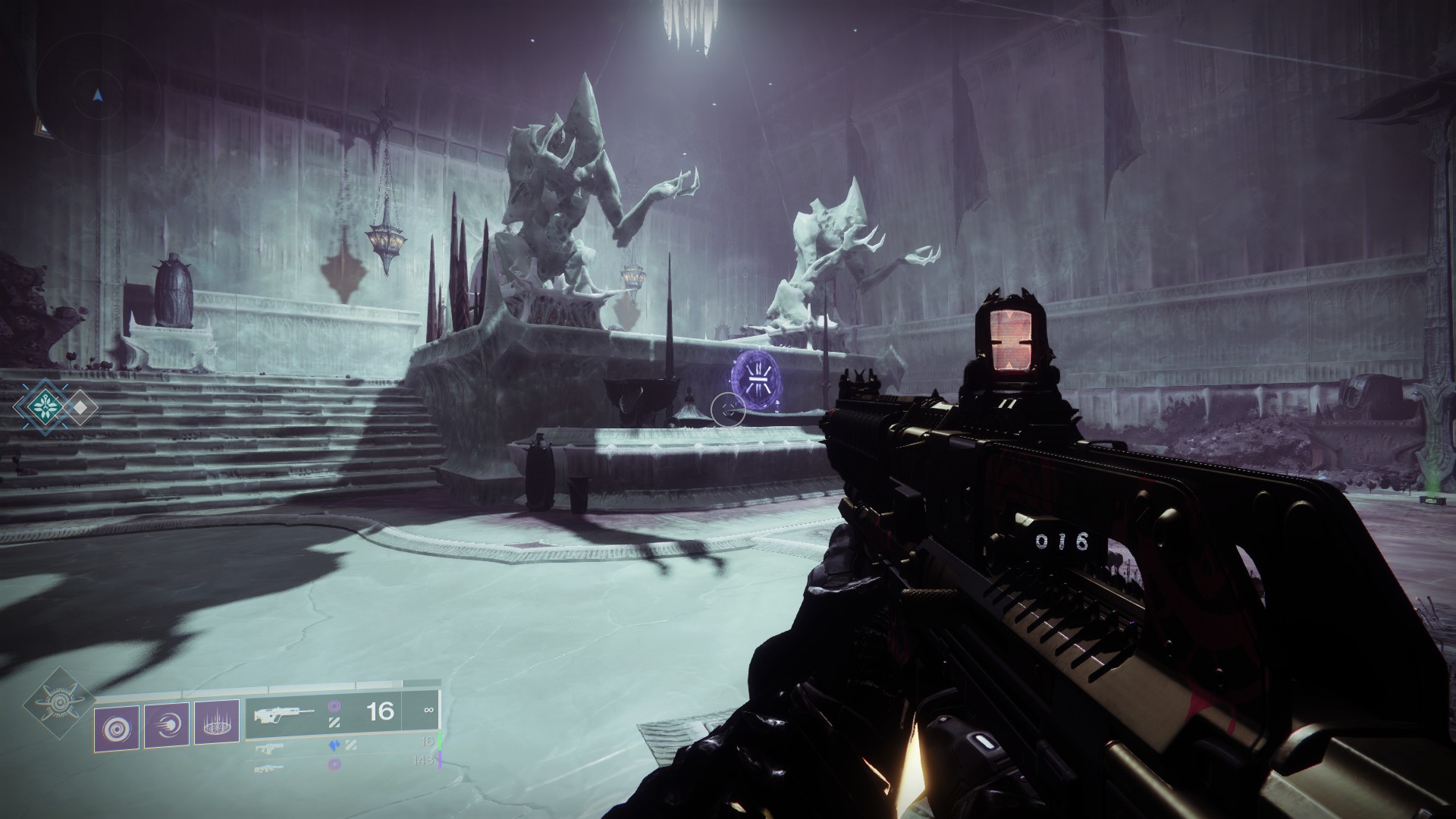This screenshot has height=819, width=1456.
Task: Switch to the third weapon in reserve
Action: coord(269,767)
